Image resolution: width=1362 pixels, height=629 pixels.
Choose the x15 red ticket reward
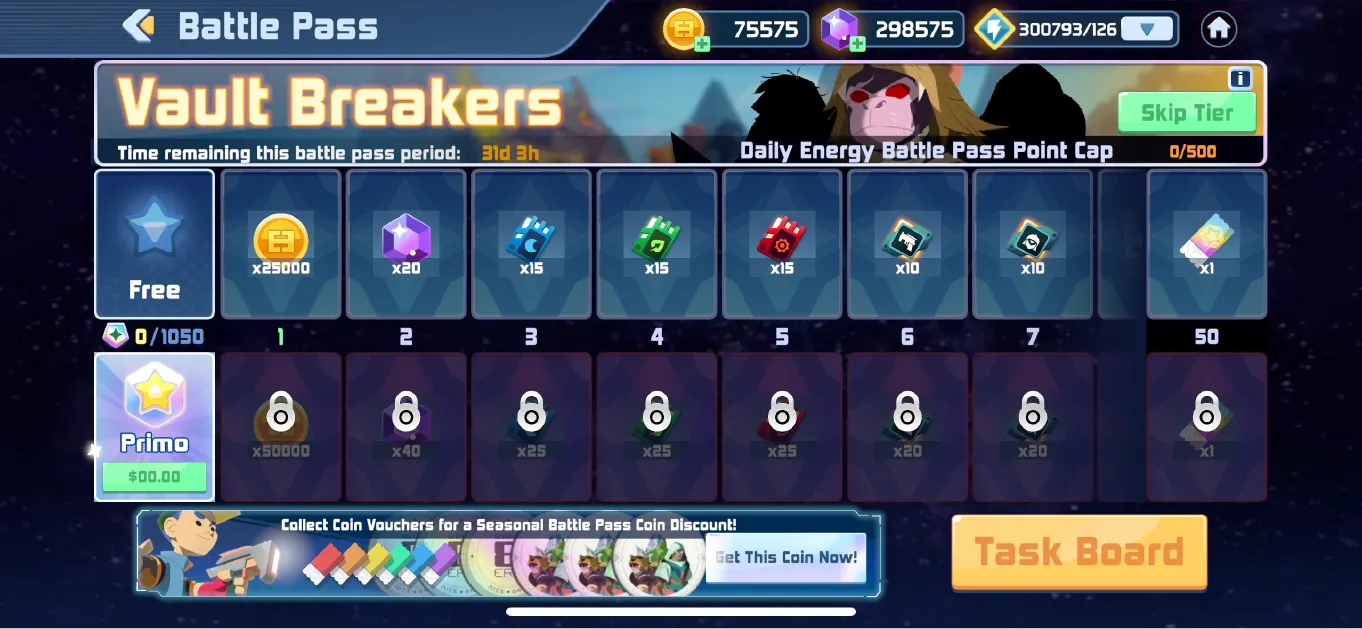[x=782, y=244]
